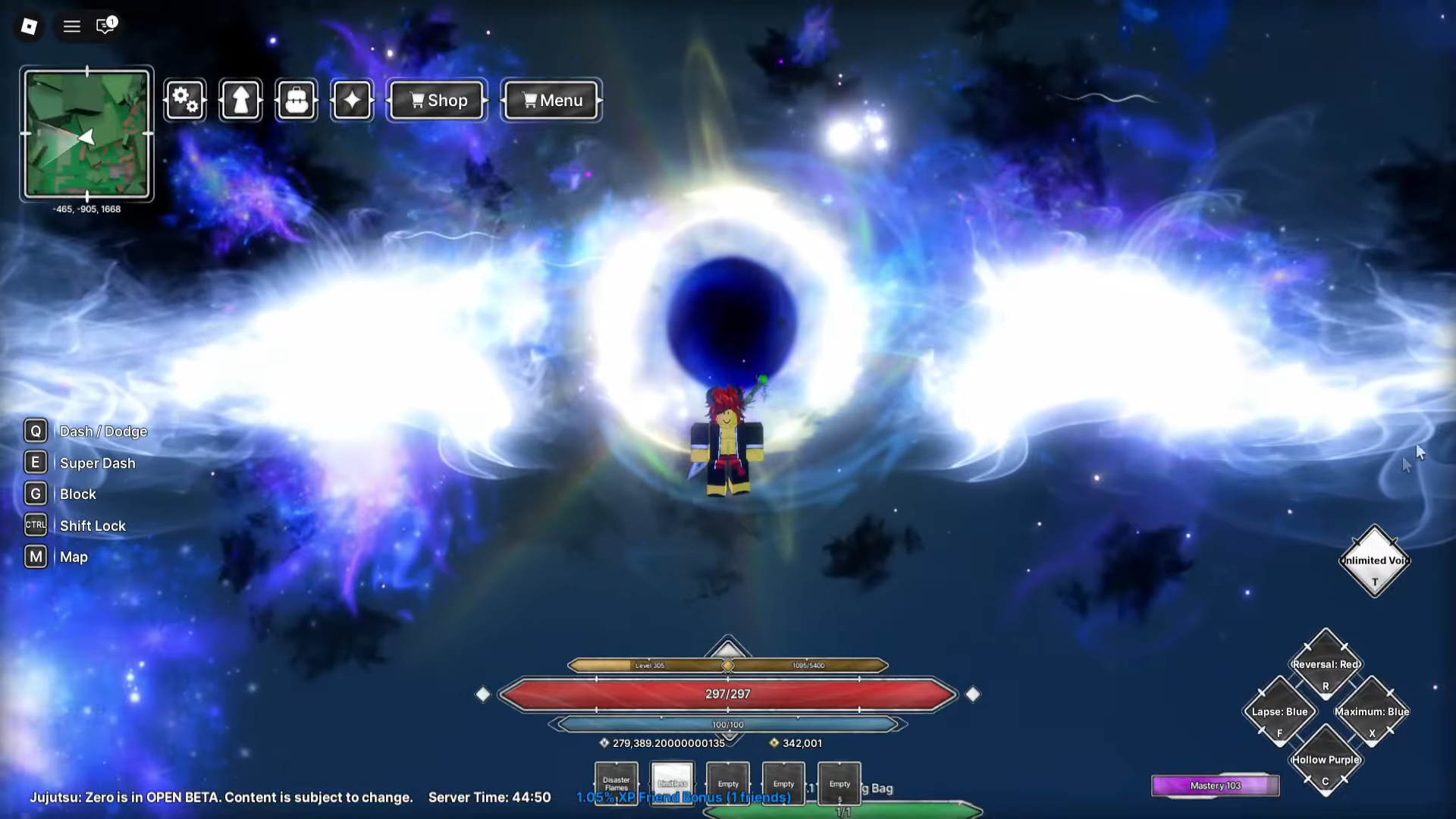Open the settings gear icon
1456x819 pixels.
pyautogui.click(x=185, y=99)
